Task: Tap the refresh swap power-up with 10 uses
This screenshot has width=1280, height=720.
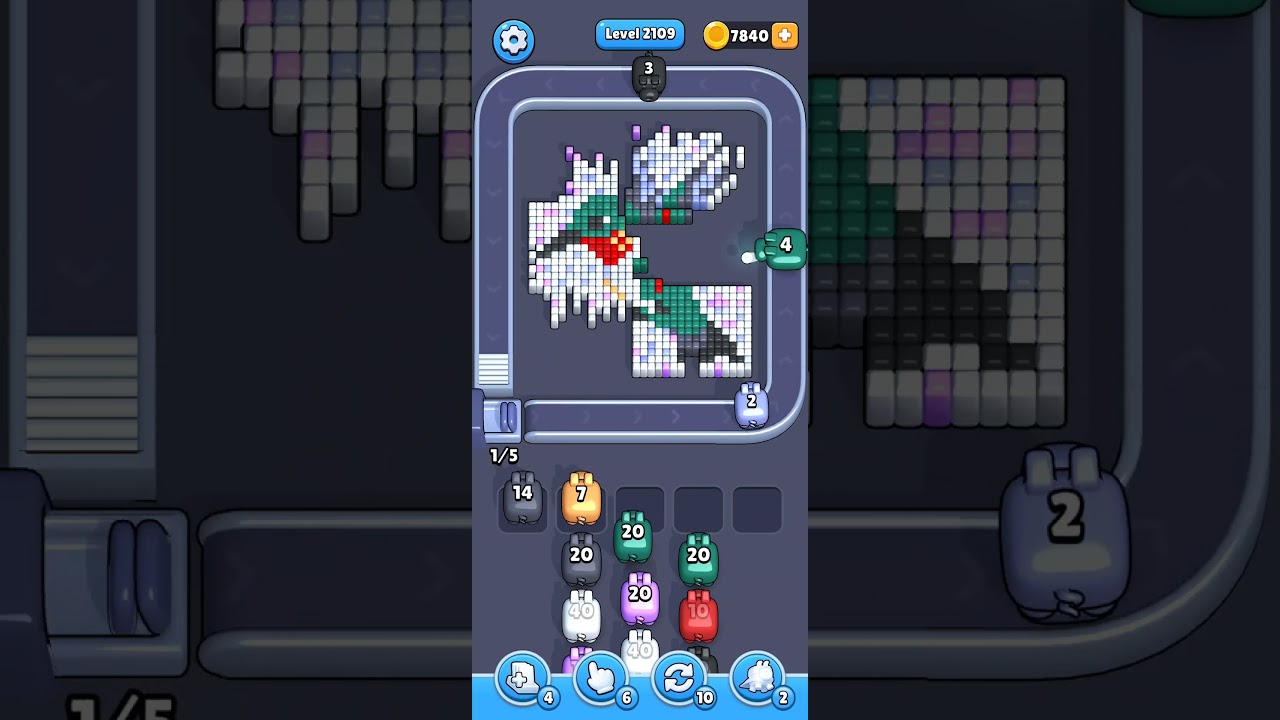Action: [x=679, y=678]
